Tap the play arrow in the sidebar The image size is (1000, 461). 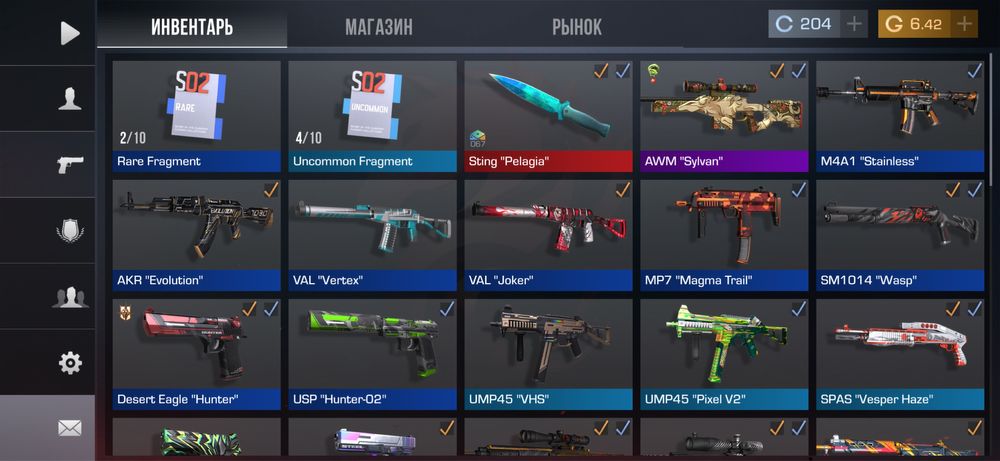pyautogui.click(x=69, y=33)
